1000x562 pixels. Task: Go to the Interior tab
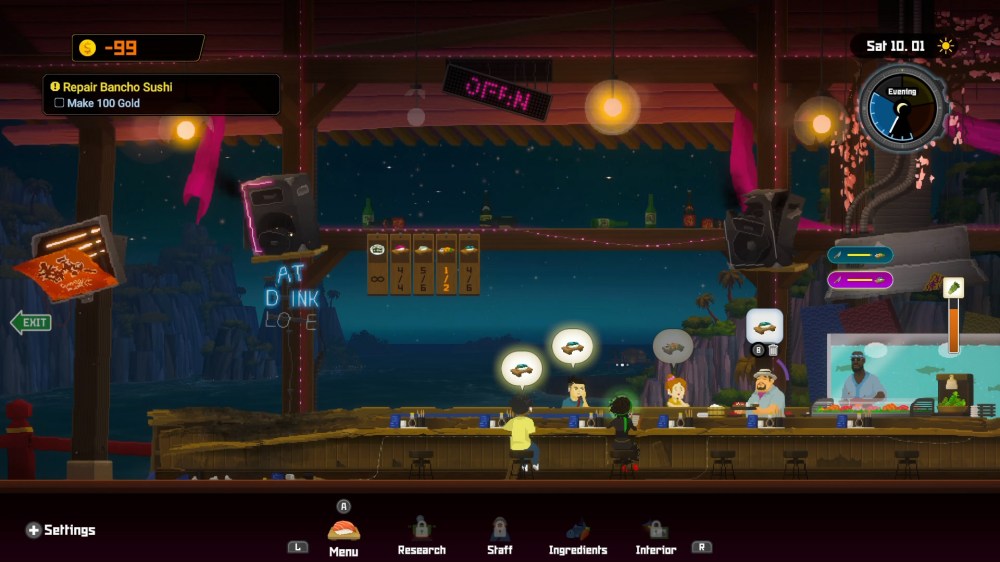pos(656,535)
